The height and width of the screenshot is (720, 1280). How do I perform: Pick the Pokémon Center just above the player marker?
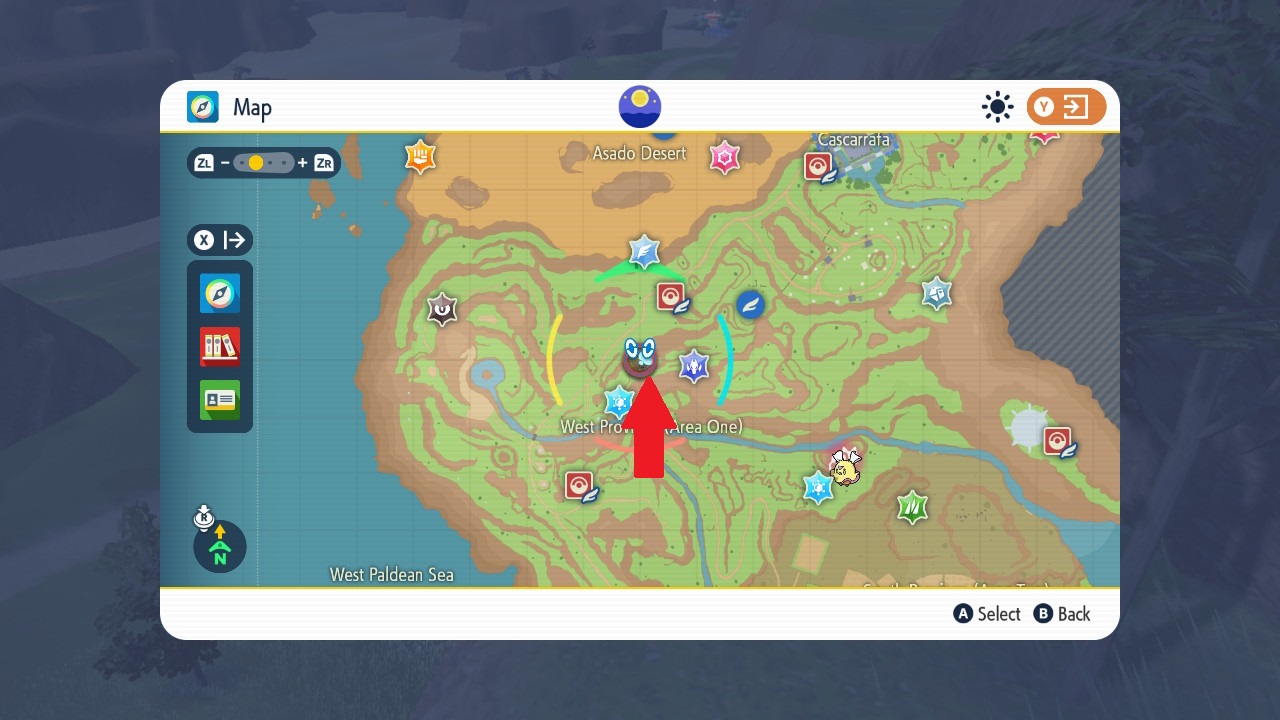(x=671, y=297)
